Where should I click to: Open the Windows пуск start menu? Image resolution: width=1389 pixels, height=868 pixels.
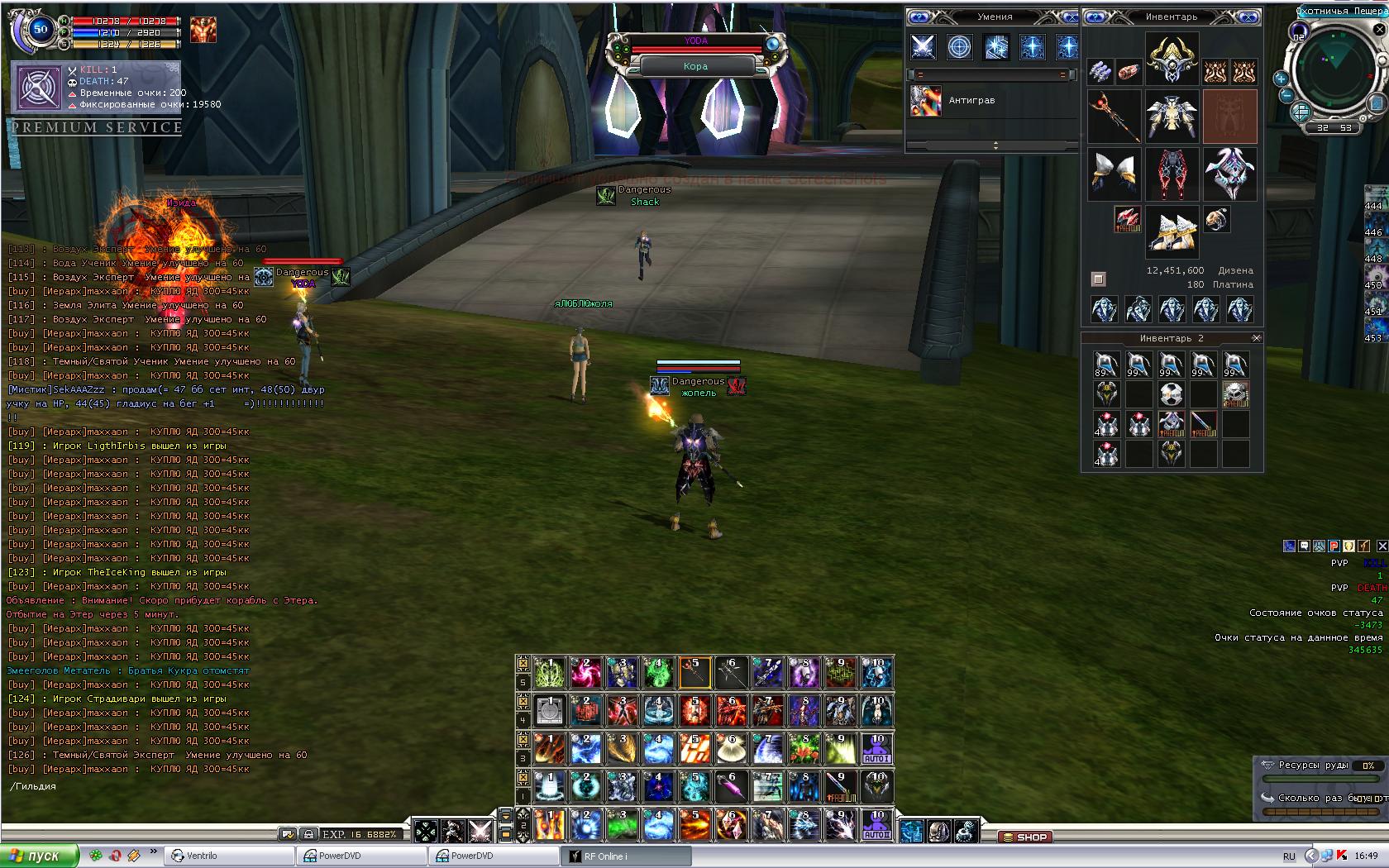pos(40,856)
